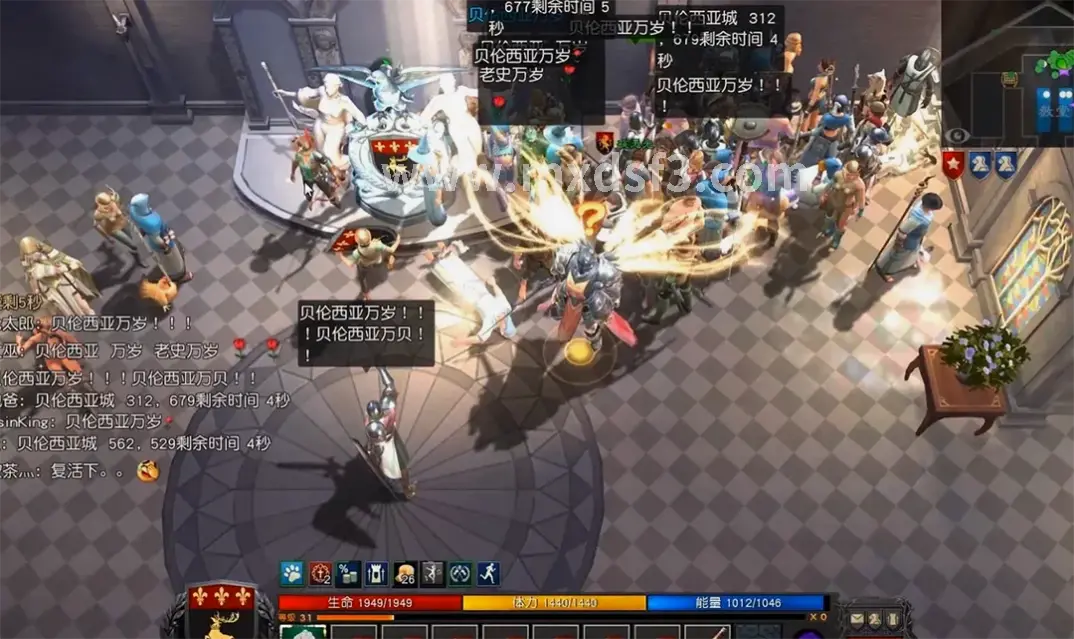Click the castle tower buff icon
The width and height of the screenshot is (1074, 639).
pos(376,573)
